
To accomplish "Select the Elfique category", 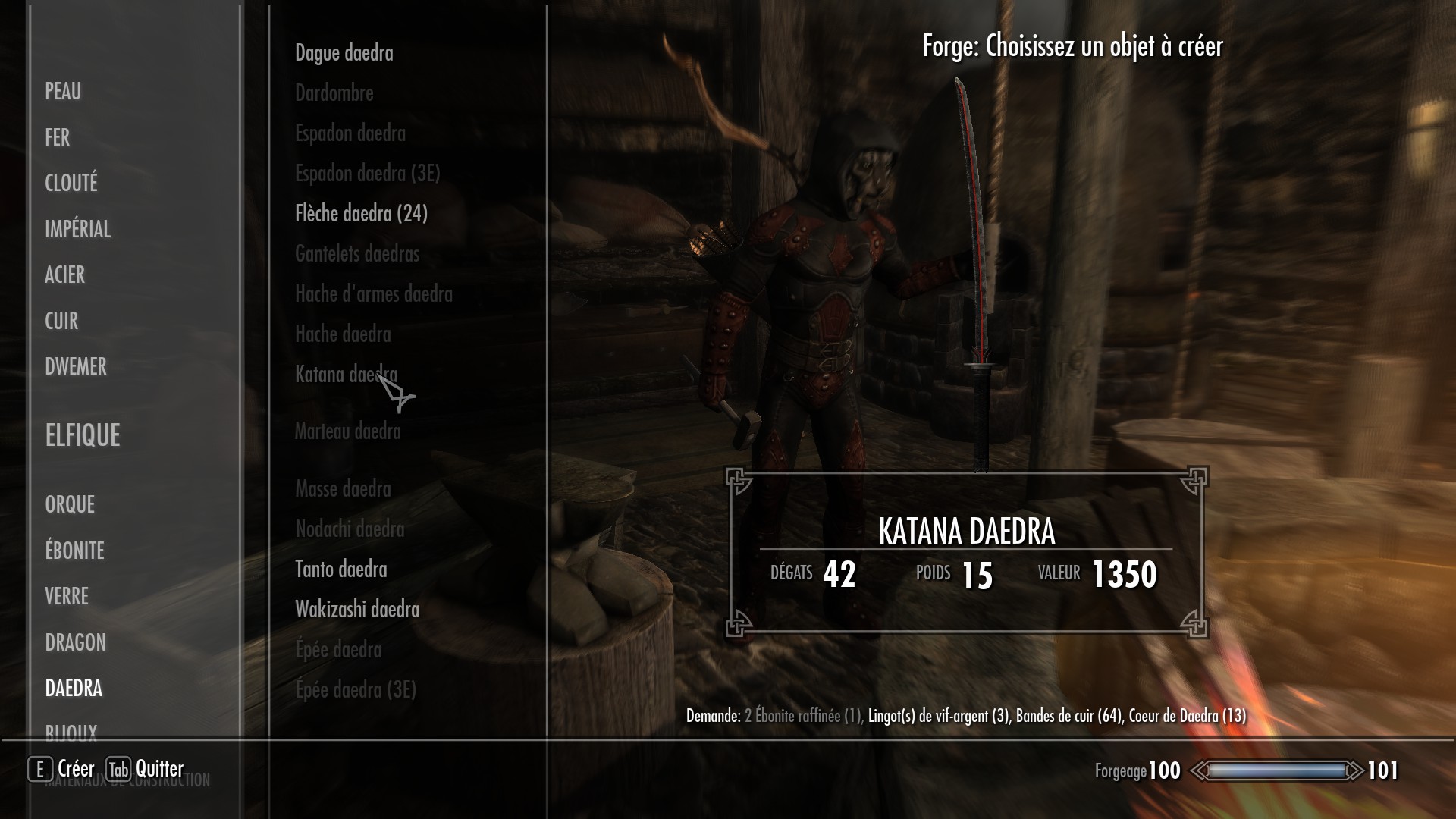I will click(83, 435).
